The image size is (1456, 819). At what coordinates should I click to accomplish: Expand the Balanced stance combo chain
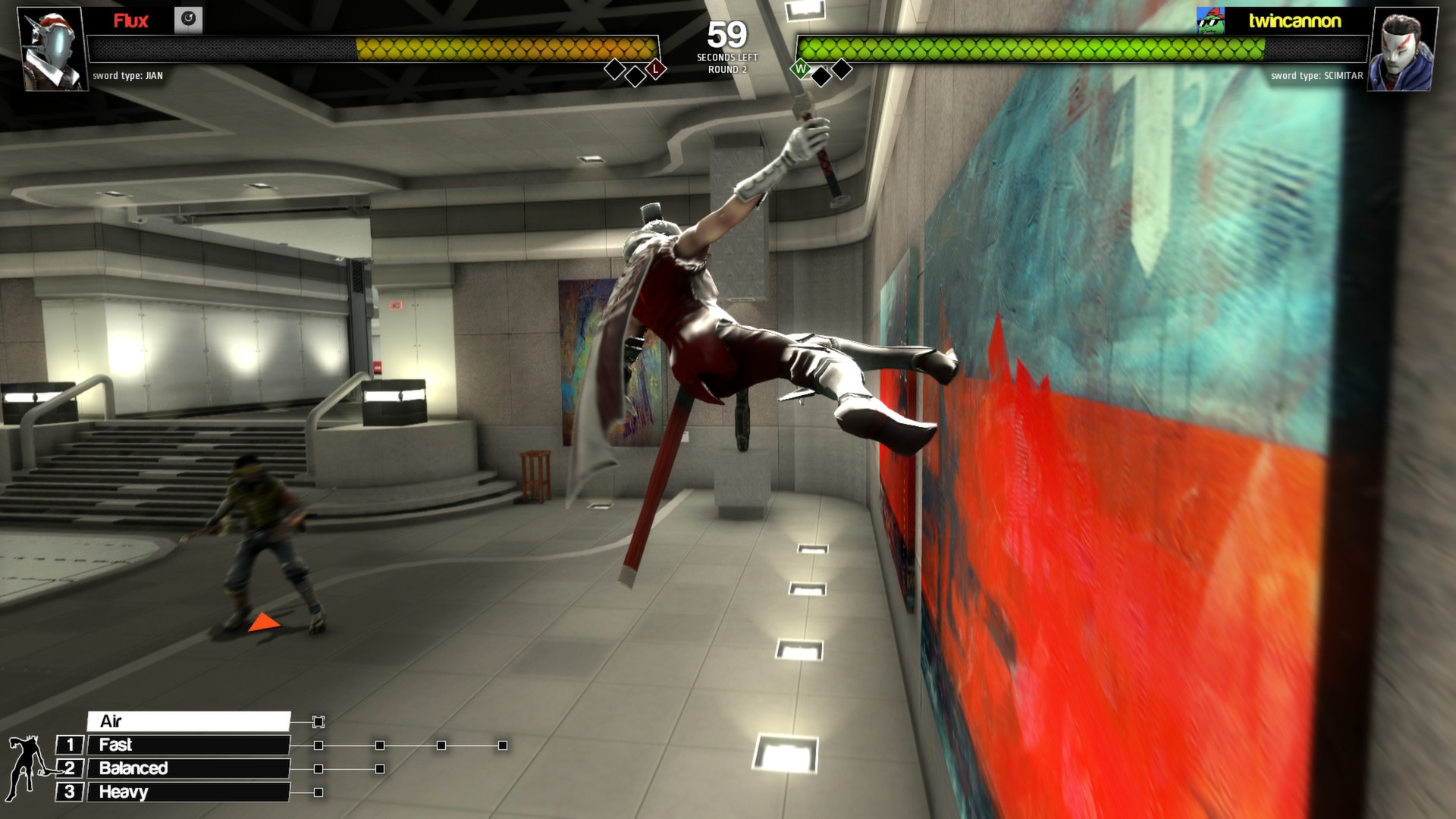[x=317, y=768]
